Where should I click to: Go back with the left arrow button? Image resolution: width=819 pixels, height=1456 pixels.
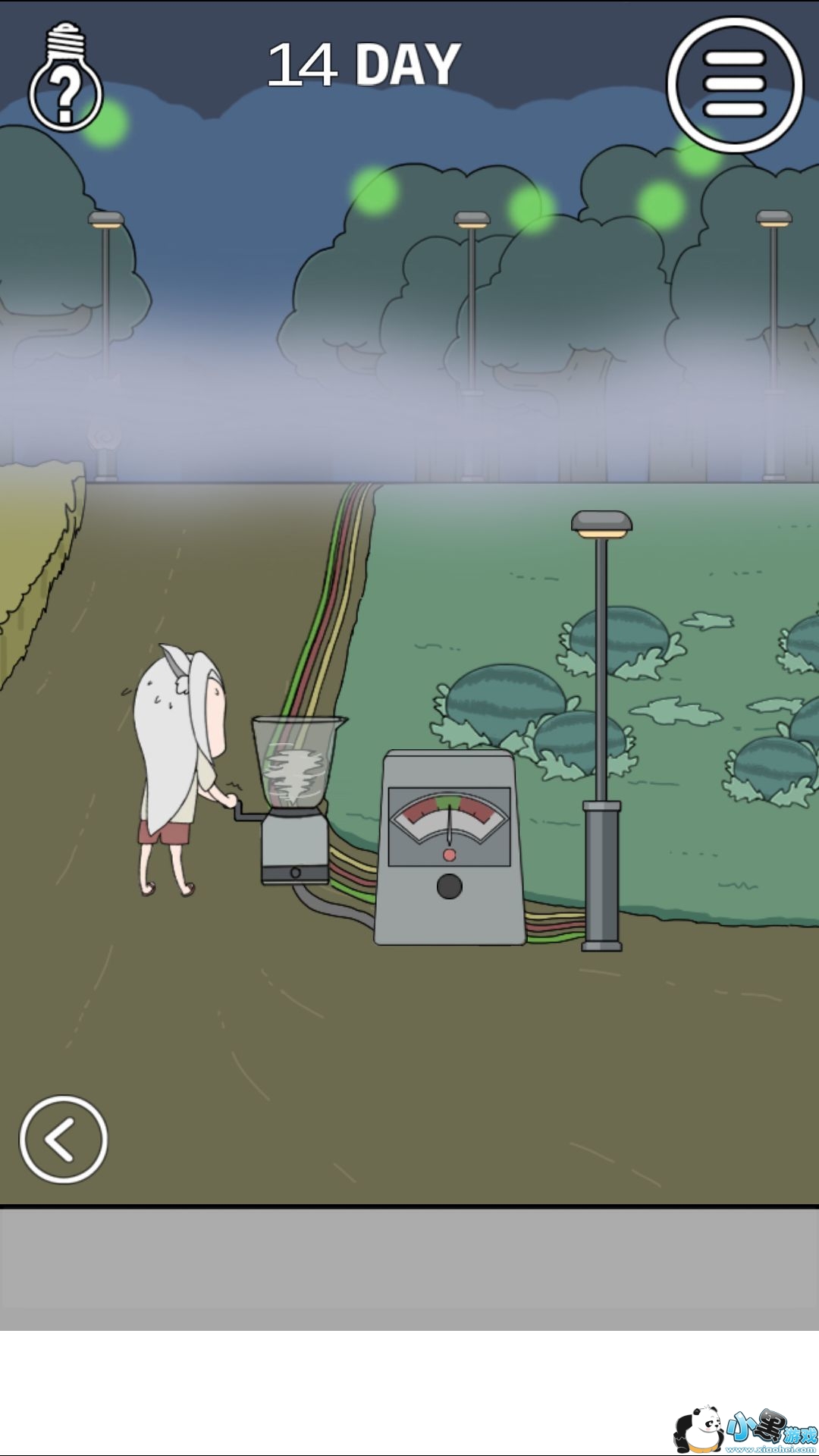tap(63, 1139)
